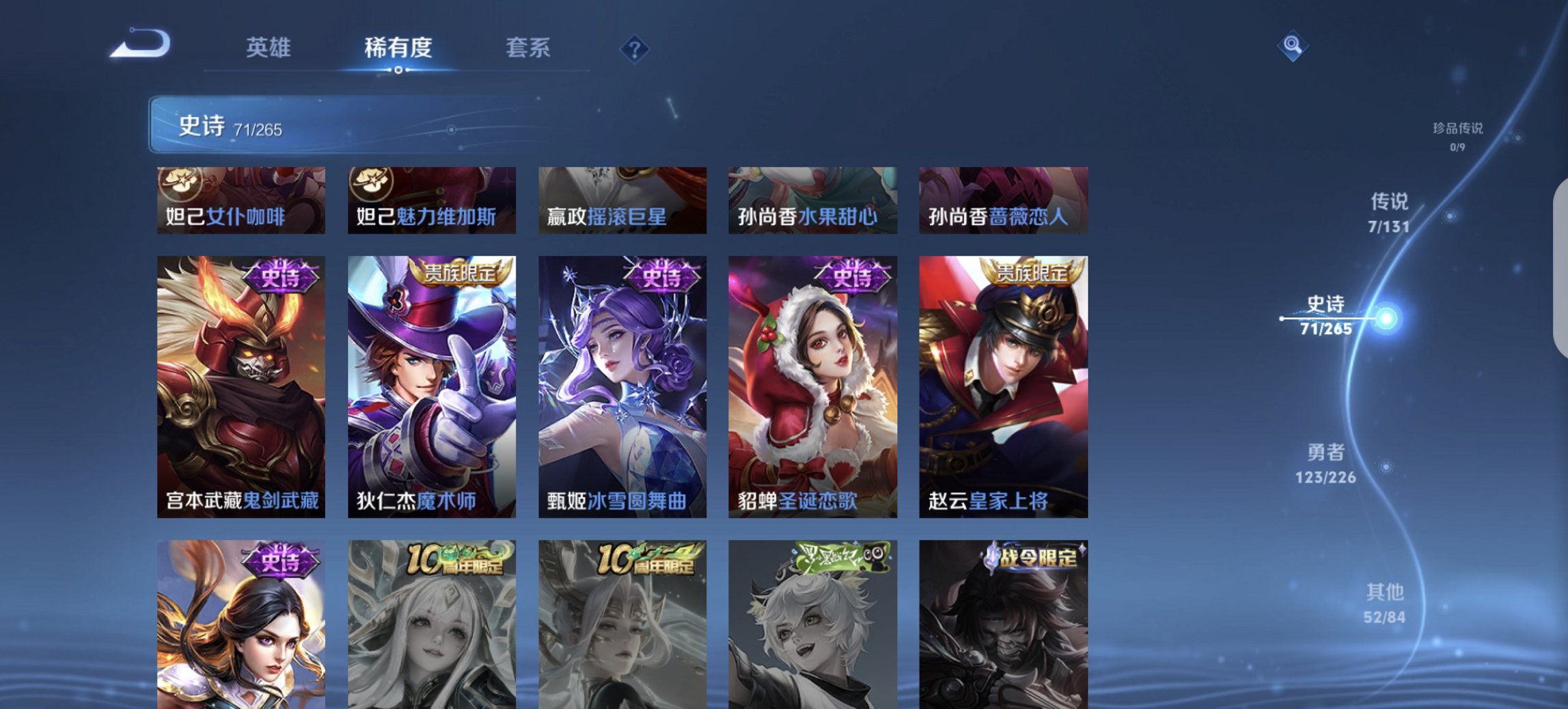Switch to the 套系 tab
The width and height of the screenshot is (1568, 709).
[x=529, y=49]
